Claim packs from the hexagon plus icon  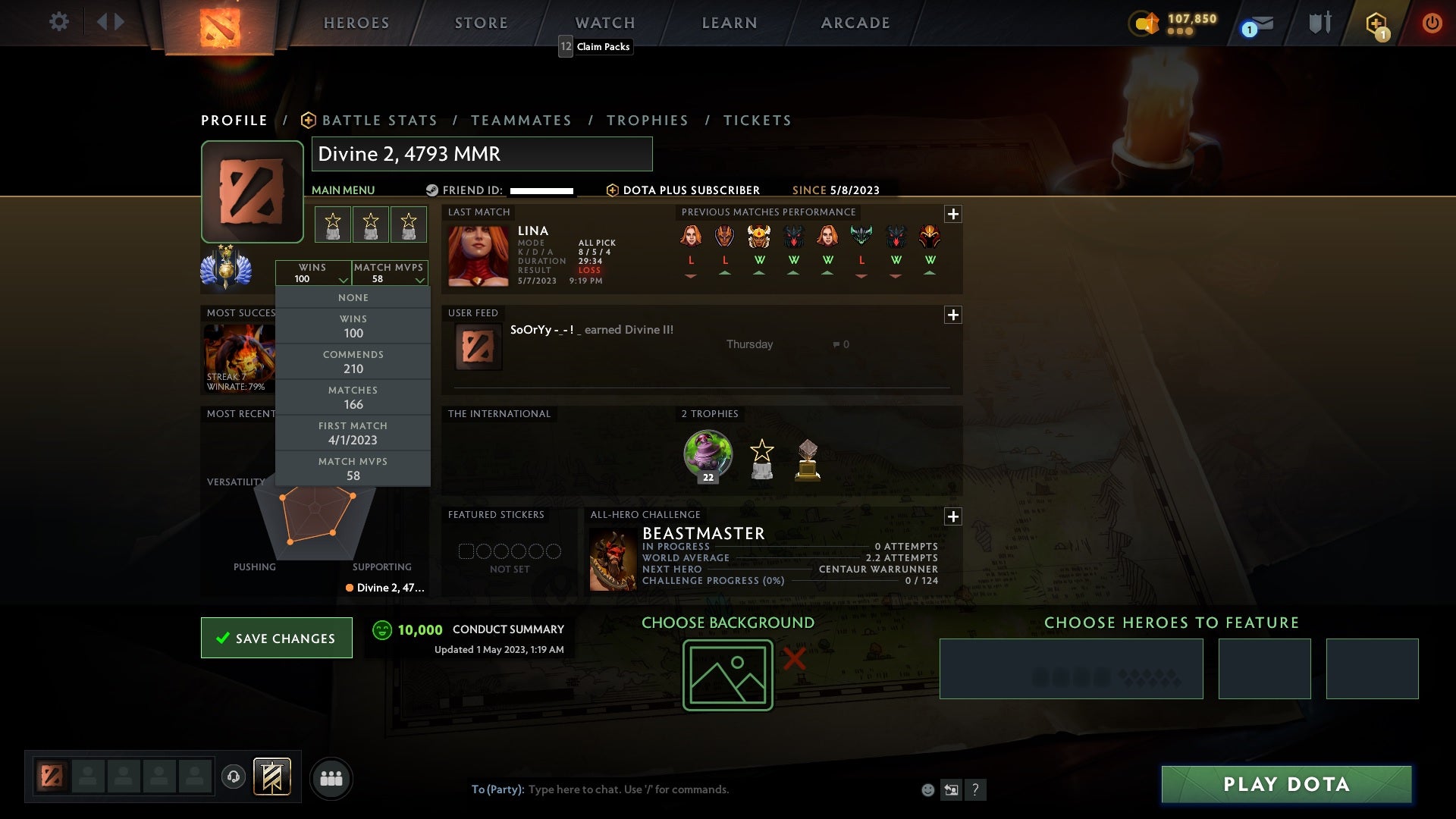[1376, 22]
